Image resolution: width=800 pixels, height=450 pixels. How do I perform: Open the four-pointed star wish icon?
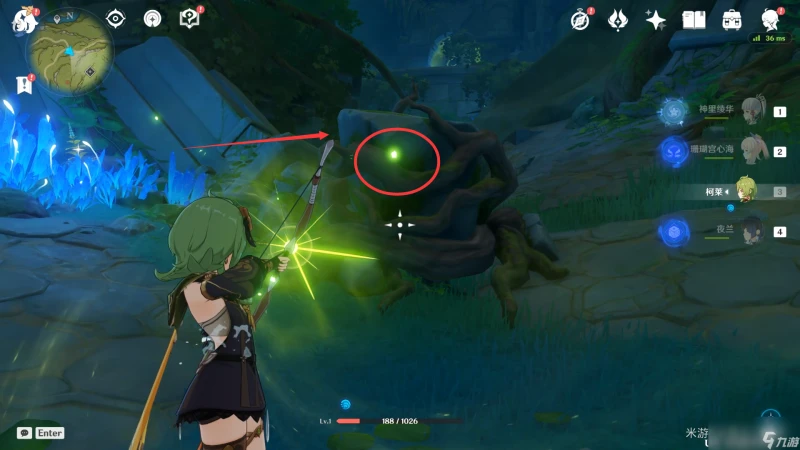coord(656,20)
